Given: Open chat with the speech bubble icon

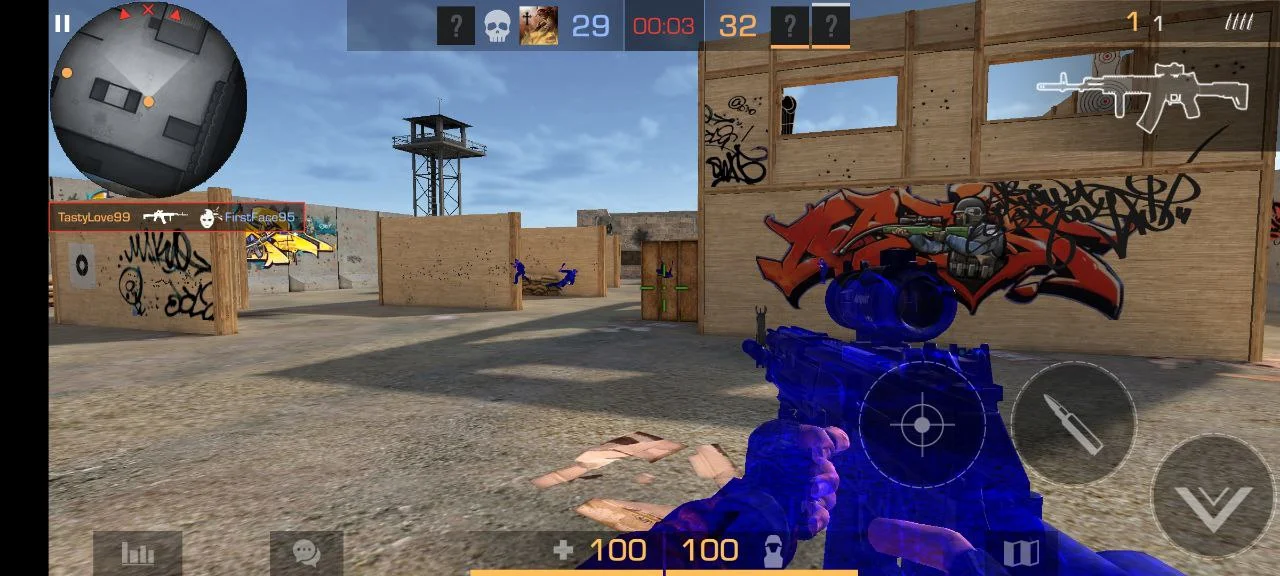Looking at the screenshot, I should (x=306, y=553).
